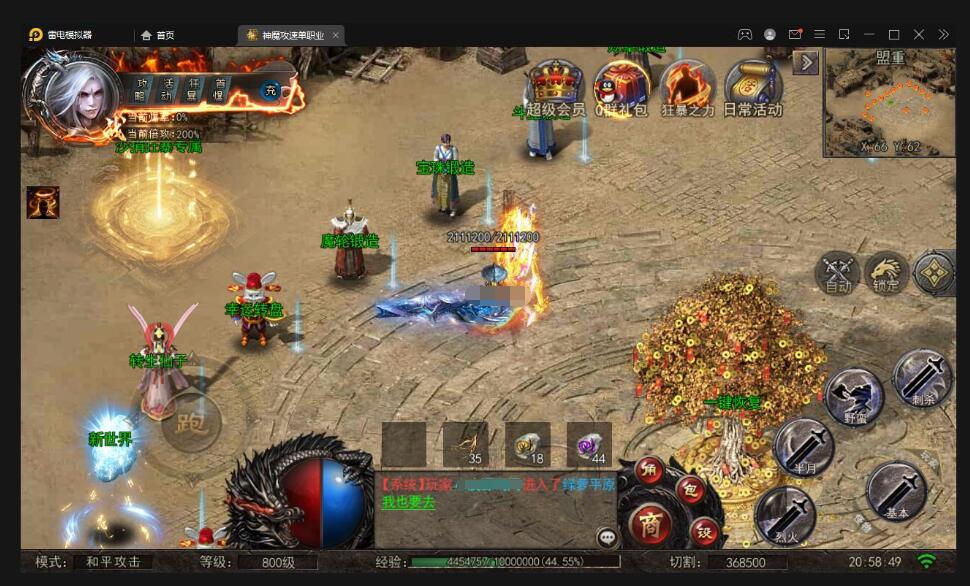The image size is (970, 586).
Task: Close the emulator game tab
Action: click(x=336, y=35)
